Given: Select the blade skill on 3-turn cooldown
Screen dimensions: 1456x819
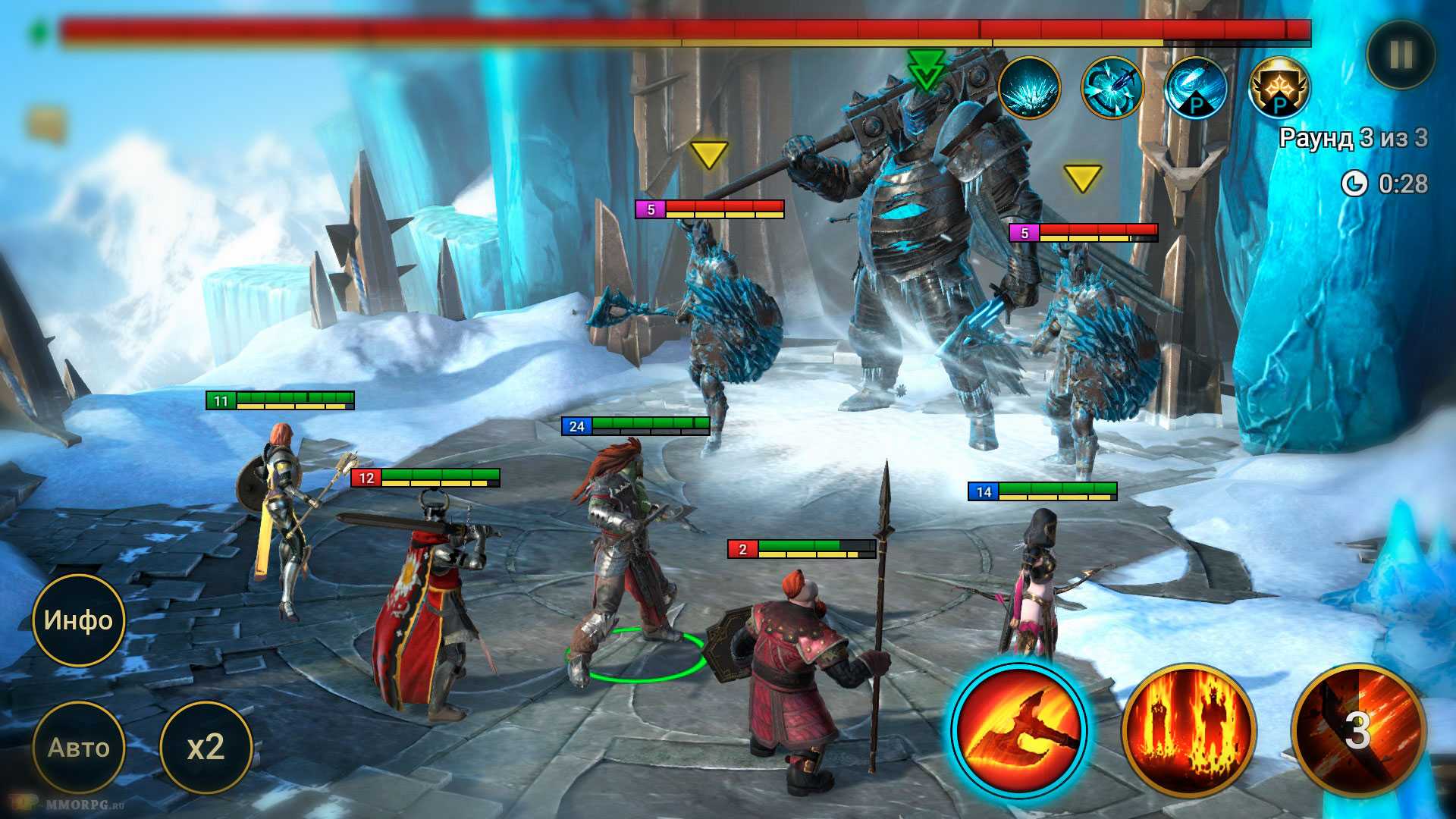Looking at the screenshot, I should pyautogui.click(x=1357, y=729).
